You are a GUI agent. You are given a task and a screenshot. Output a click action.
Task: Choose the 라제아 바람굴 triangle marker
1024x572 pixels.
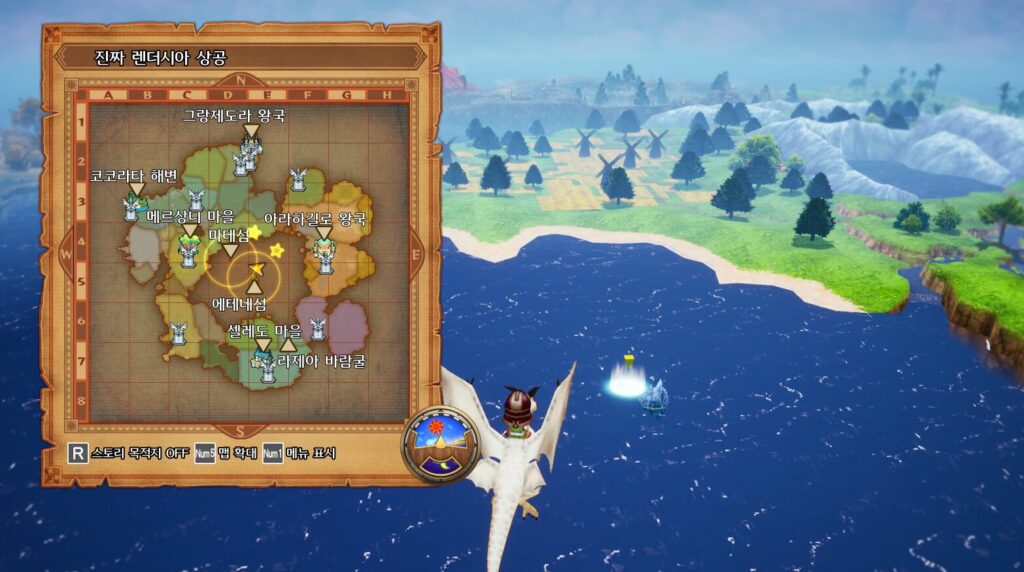(x=289, y=345)
